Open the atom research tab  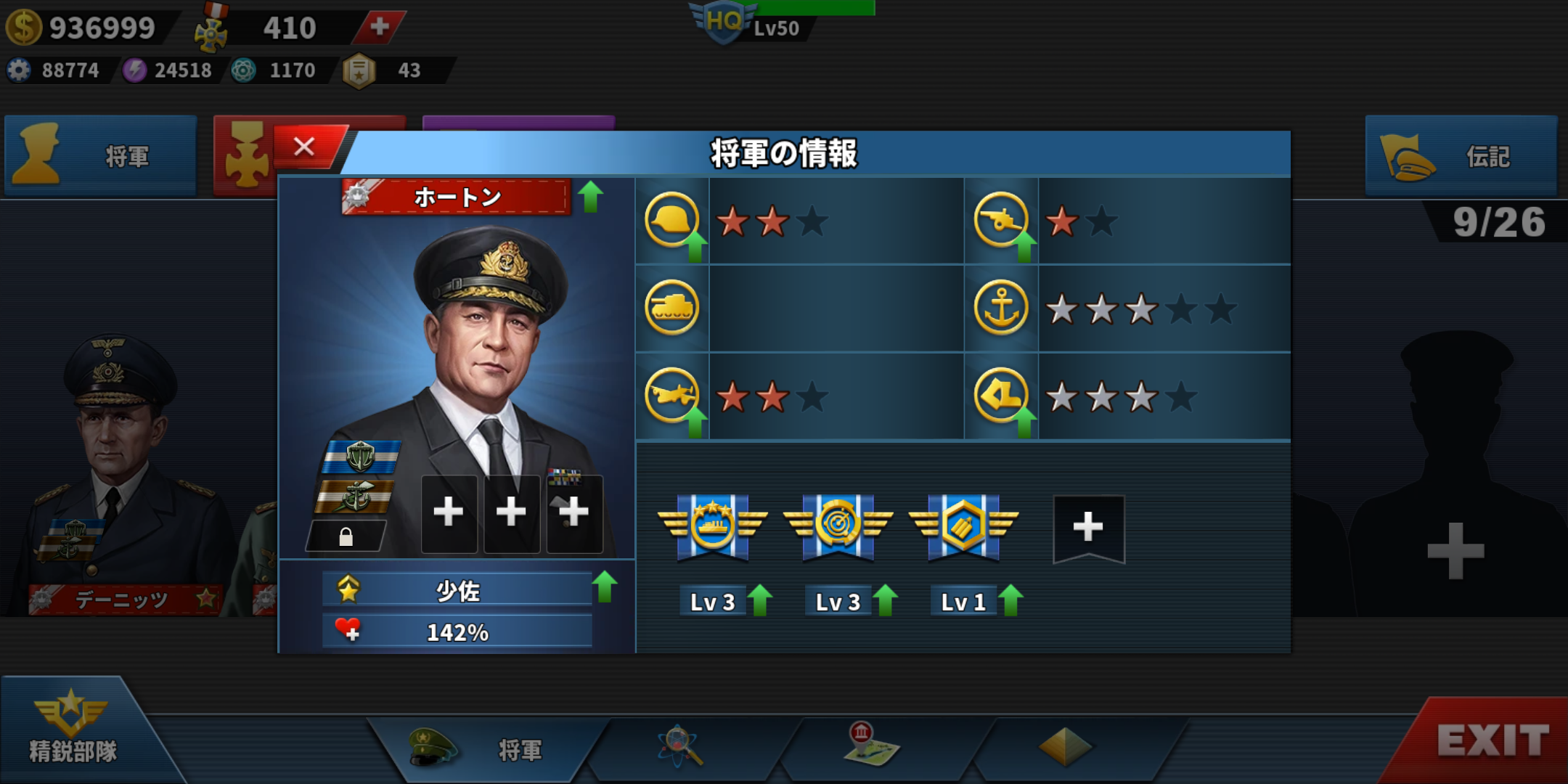[679, 746]
